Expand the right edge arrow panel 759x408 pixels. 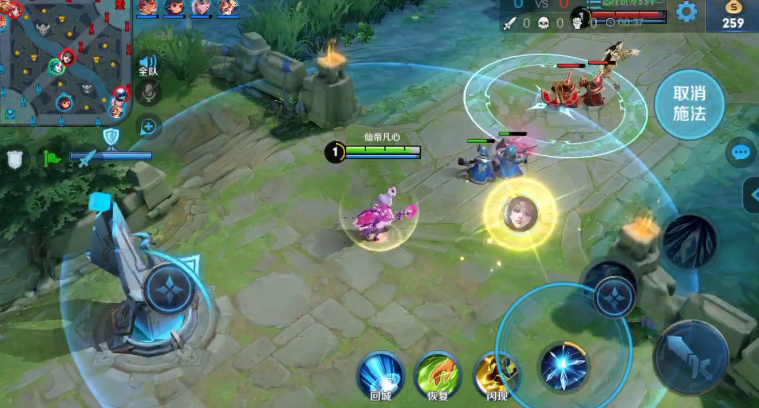pos(751,195)
